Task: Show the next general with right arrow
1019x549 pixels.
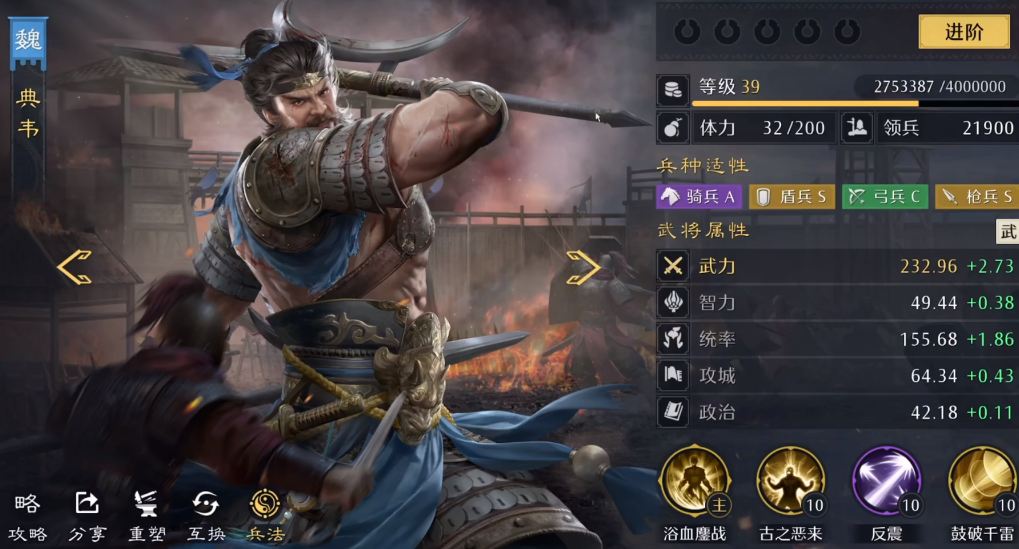Action: [582, 267]
